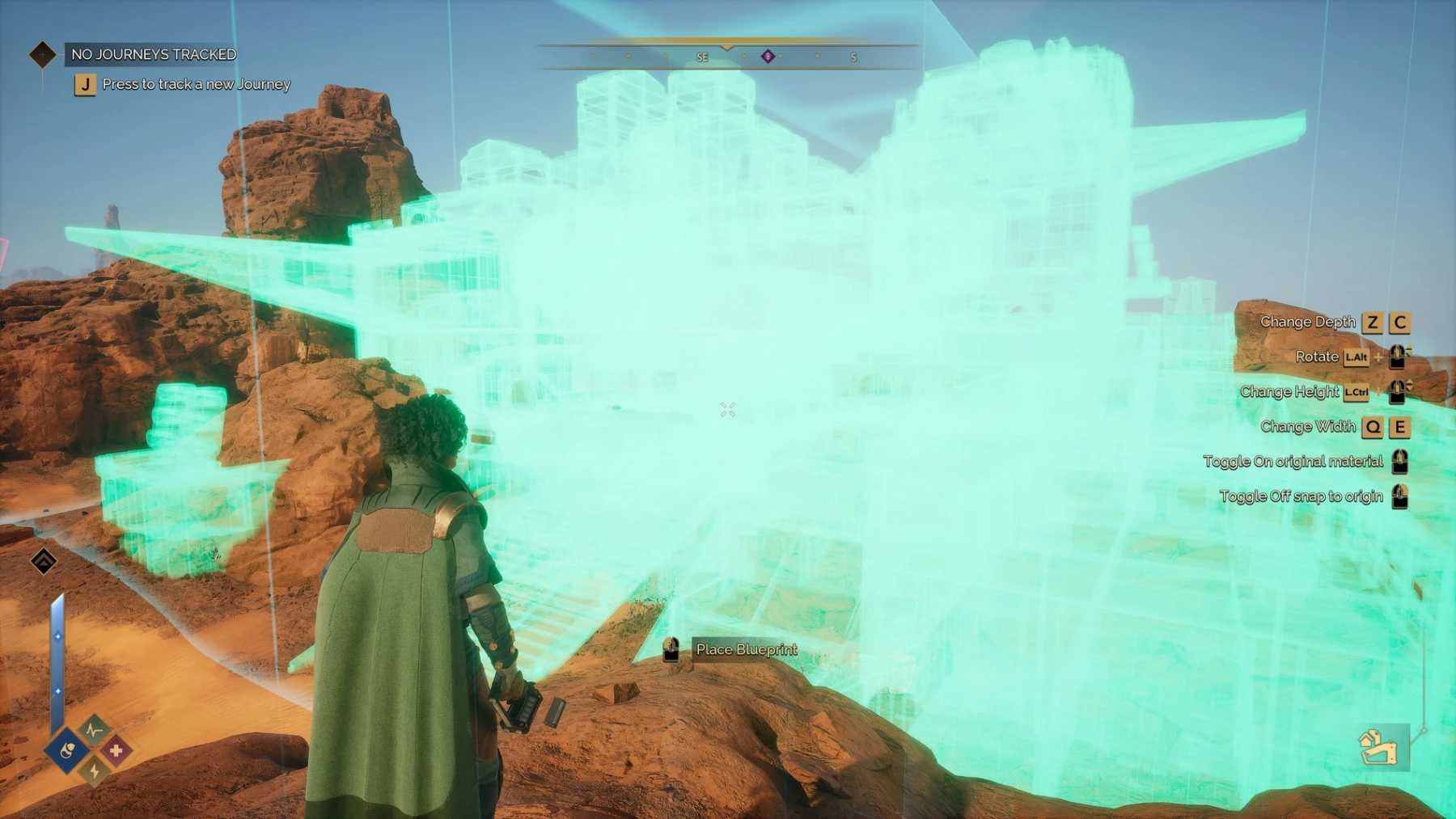Click the mouse icon next to Rotate
1456x819 pixels.
1397,357
